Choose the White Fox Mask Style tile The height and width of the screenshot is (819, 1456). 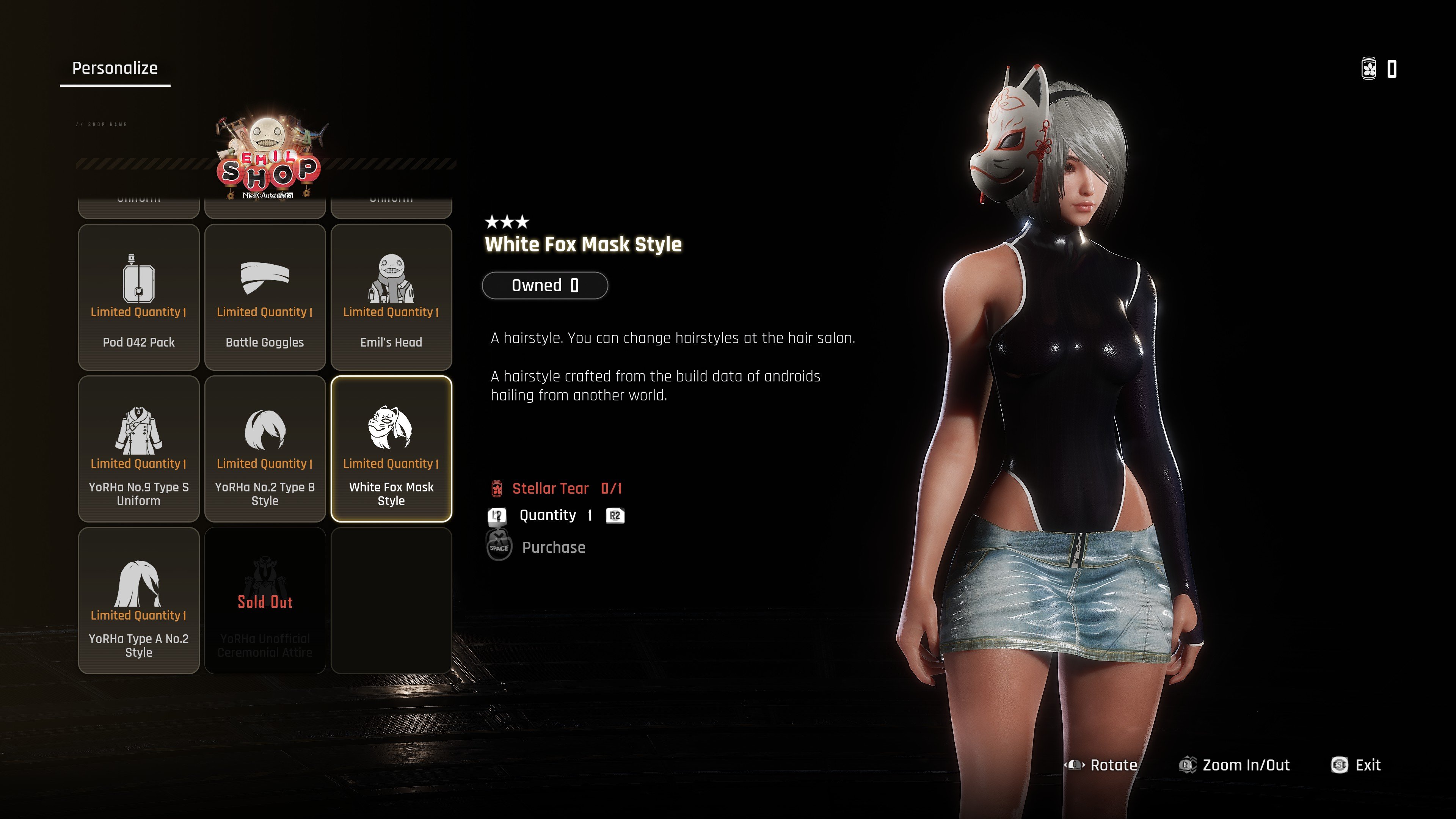391,449
